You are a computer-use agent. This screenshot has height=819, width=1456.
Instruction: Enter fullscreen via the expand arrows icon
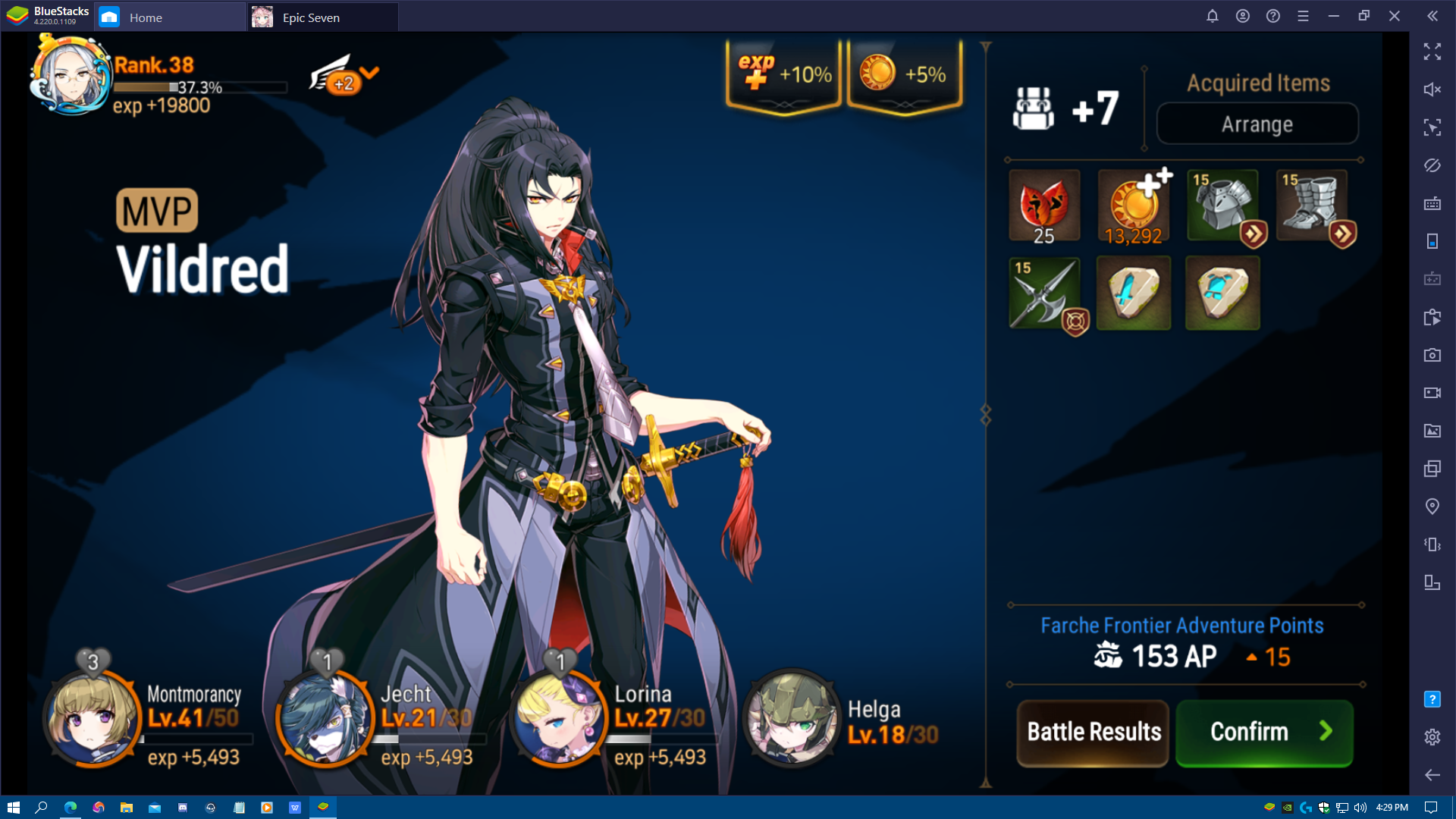(x=1432, y=52)
